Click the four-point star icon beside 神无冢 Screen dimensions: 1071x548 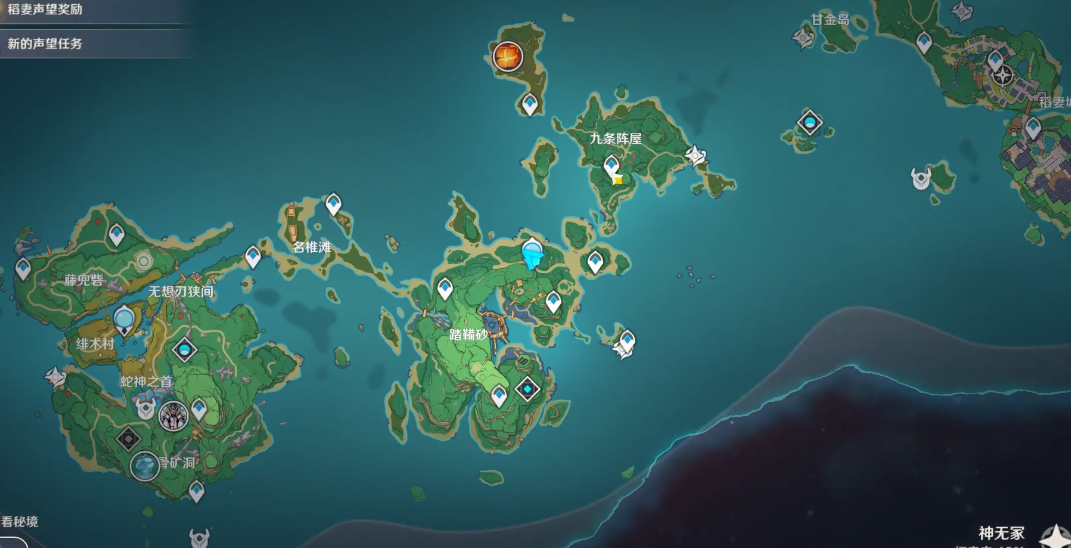tap(1052, 536)
